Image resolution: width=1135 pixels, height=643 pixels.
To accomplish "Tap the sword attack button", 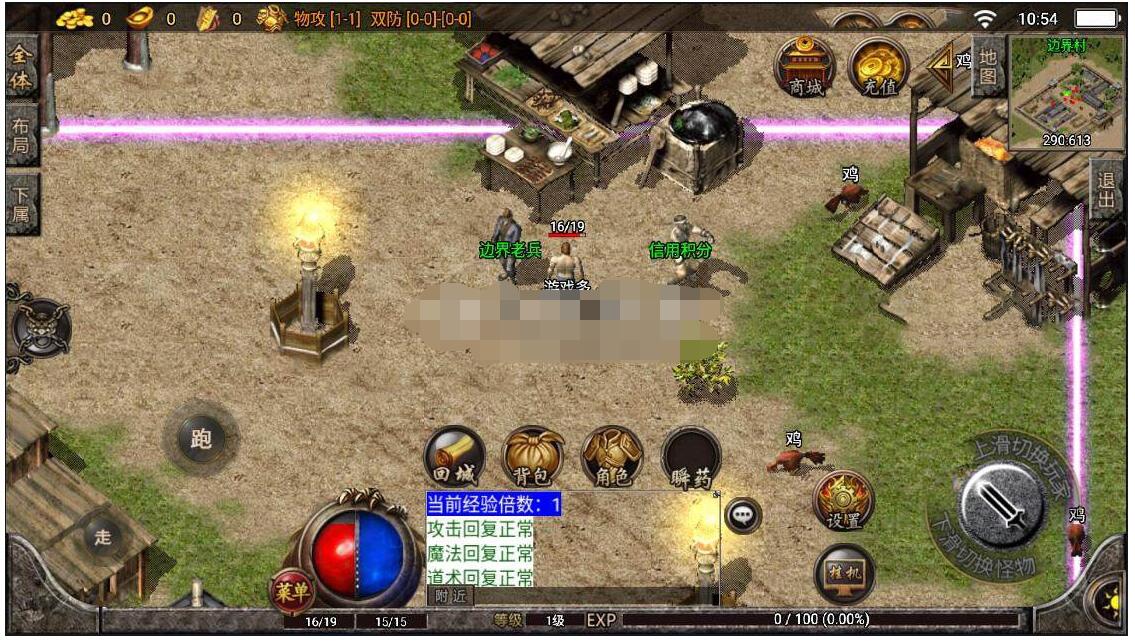I will coord(1001,505).
